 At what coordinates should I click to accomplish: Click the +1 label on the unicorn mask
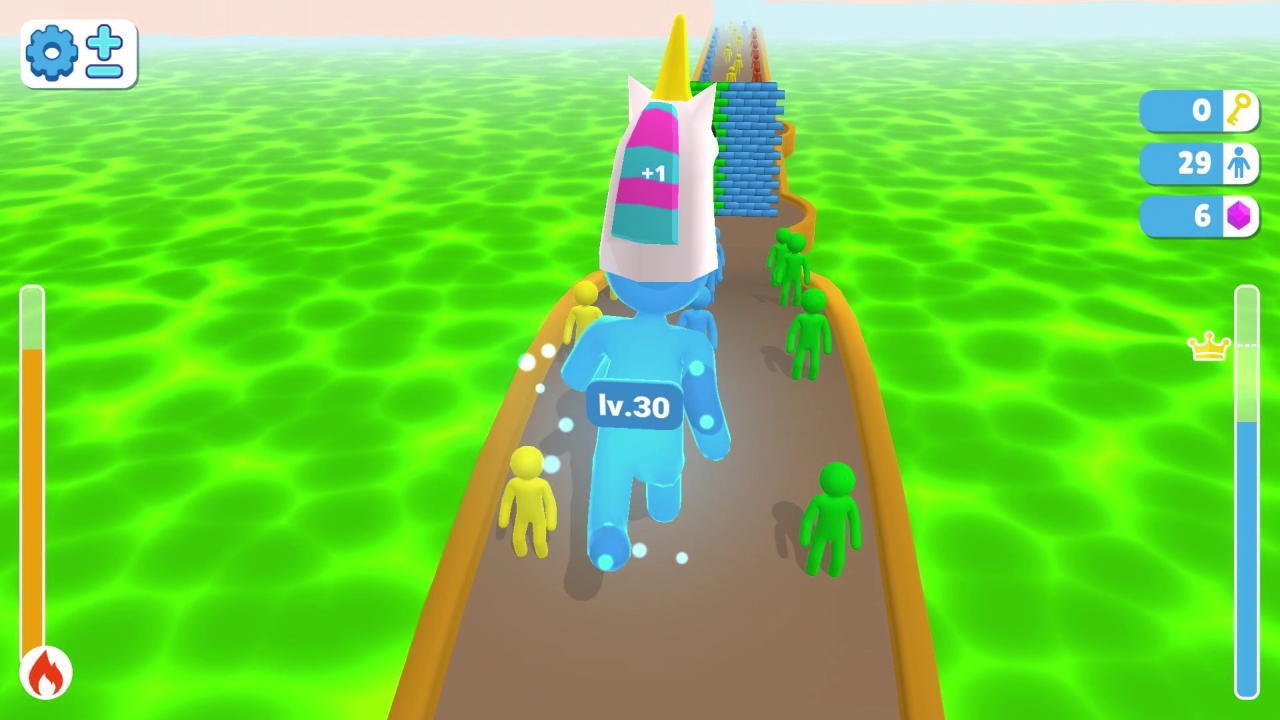653,173
